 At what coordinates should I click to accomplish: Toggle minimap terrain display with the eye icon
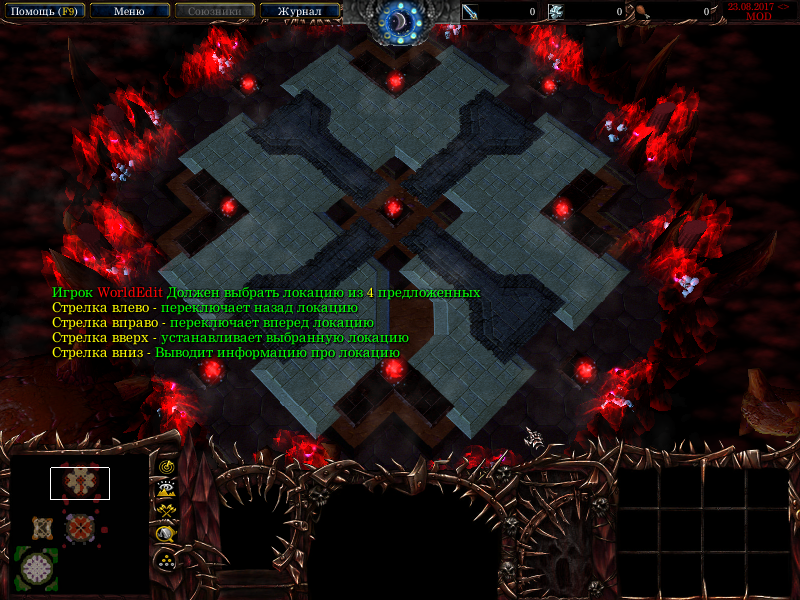click(x=165, y=488)
